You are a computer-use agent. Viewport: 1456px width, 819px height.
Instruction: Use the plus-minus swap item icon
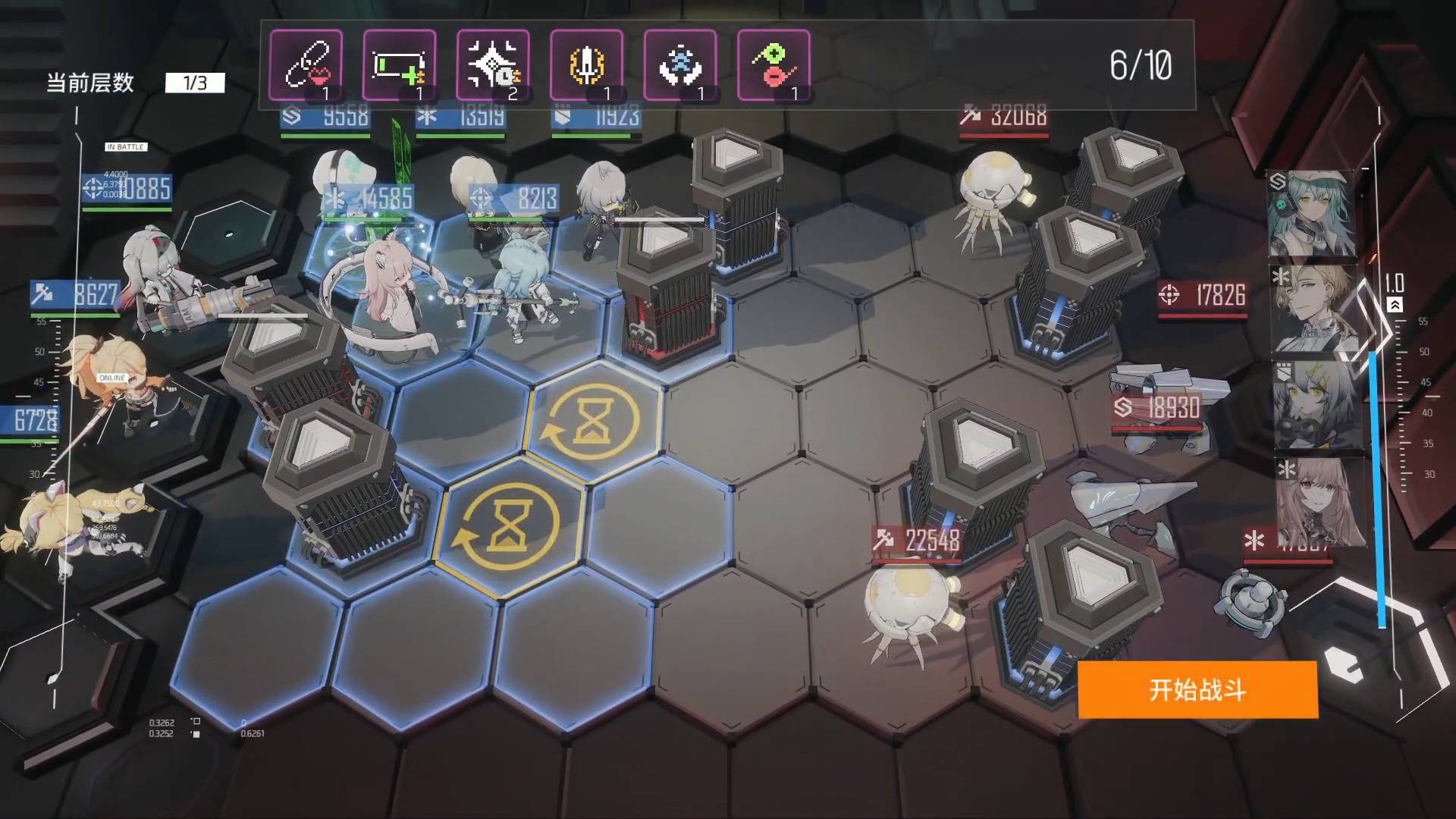774,66
